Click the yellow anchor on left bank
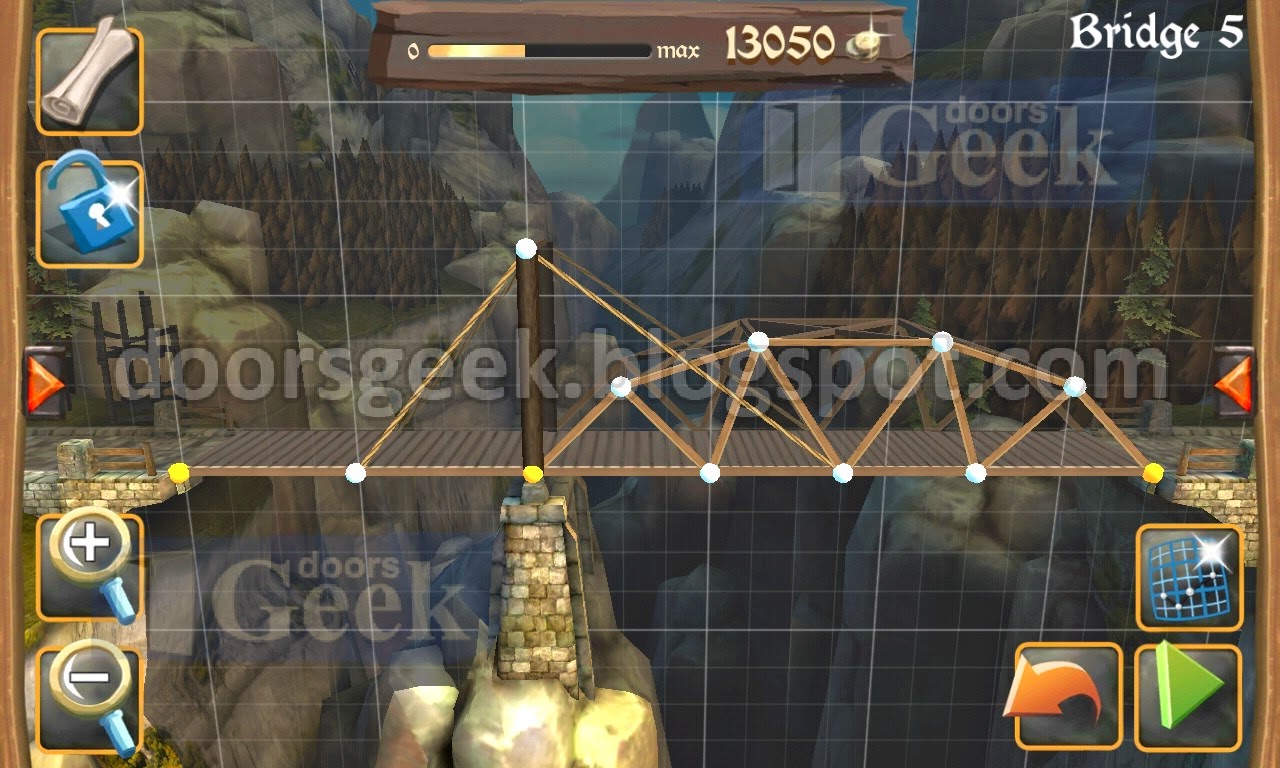The height and width of the screenshot is (768, 1280). [x=178, y=471]
